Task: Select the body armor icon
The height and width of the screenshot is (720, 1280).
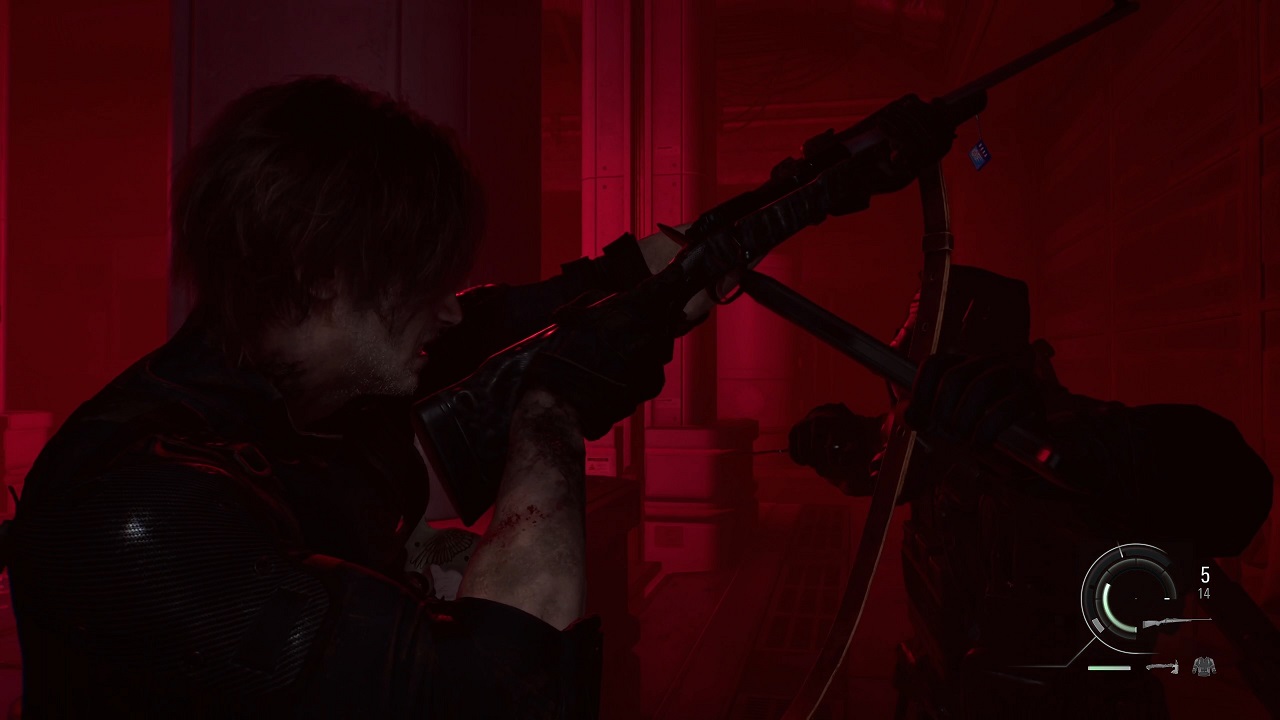Action: tap(1204, 664)
